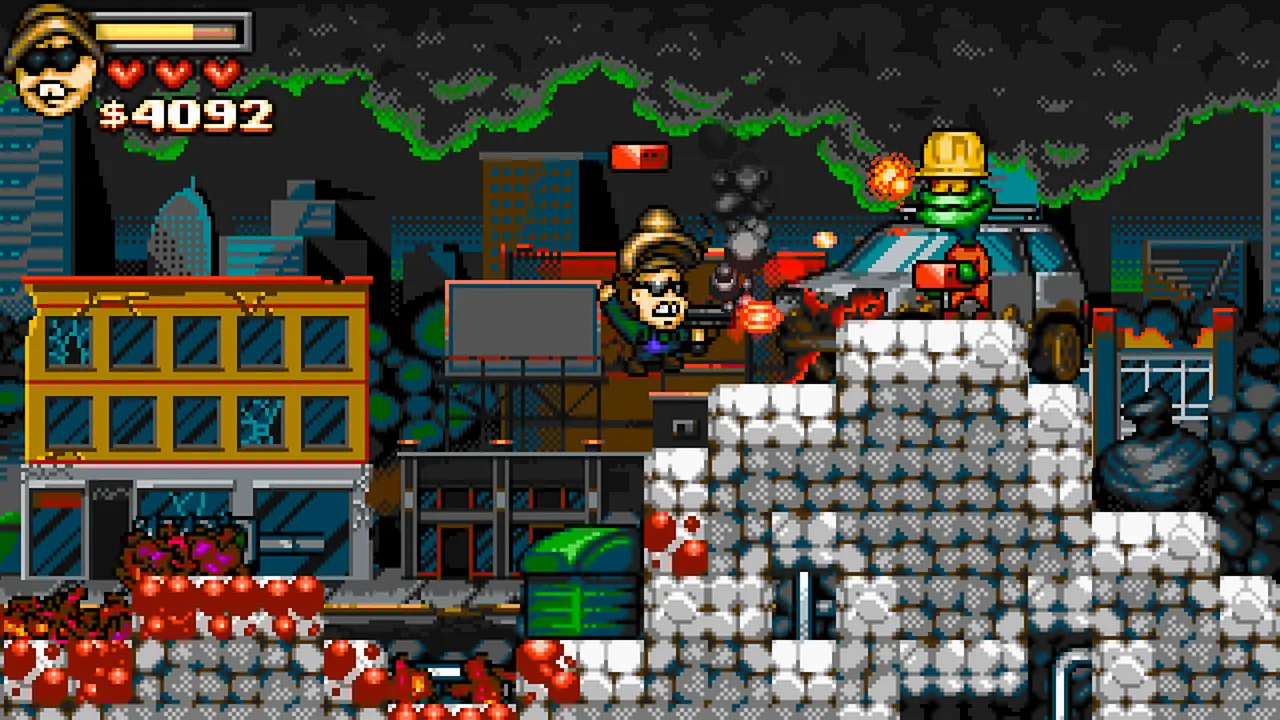Click the player portrait with sunglasses
Screen dimensions: 1280x720
(x=52, y=62)
